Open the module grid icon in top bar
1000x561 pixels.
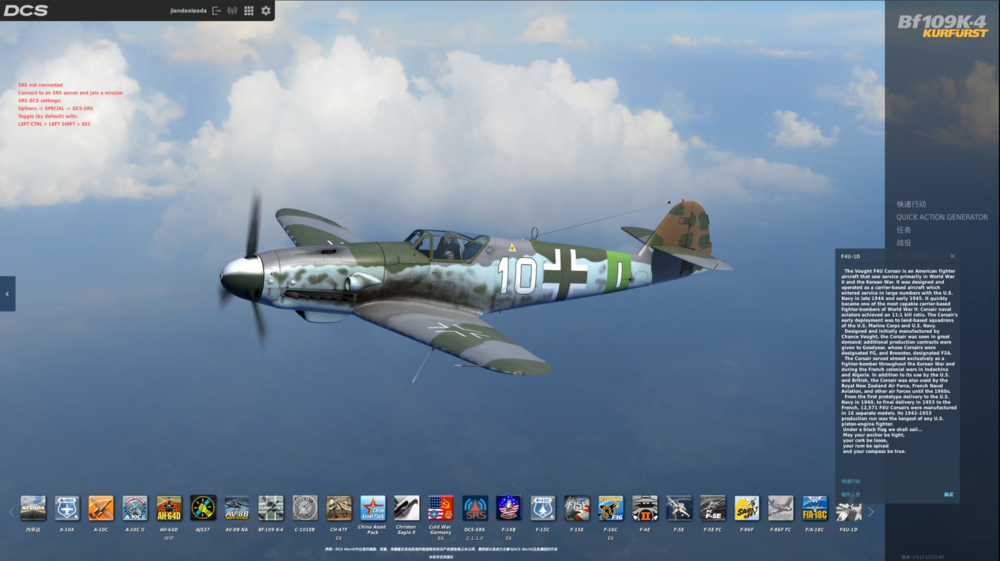pos(249,11)
